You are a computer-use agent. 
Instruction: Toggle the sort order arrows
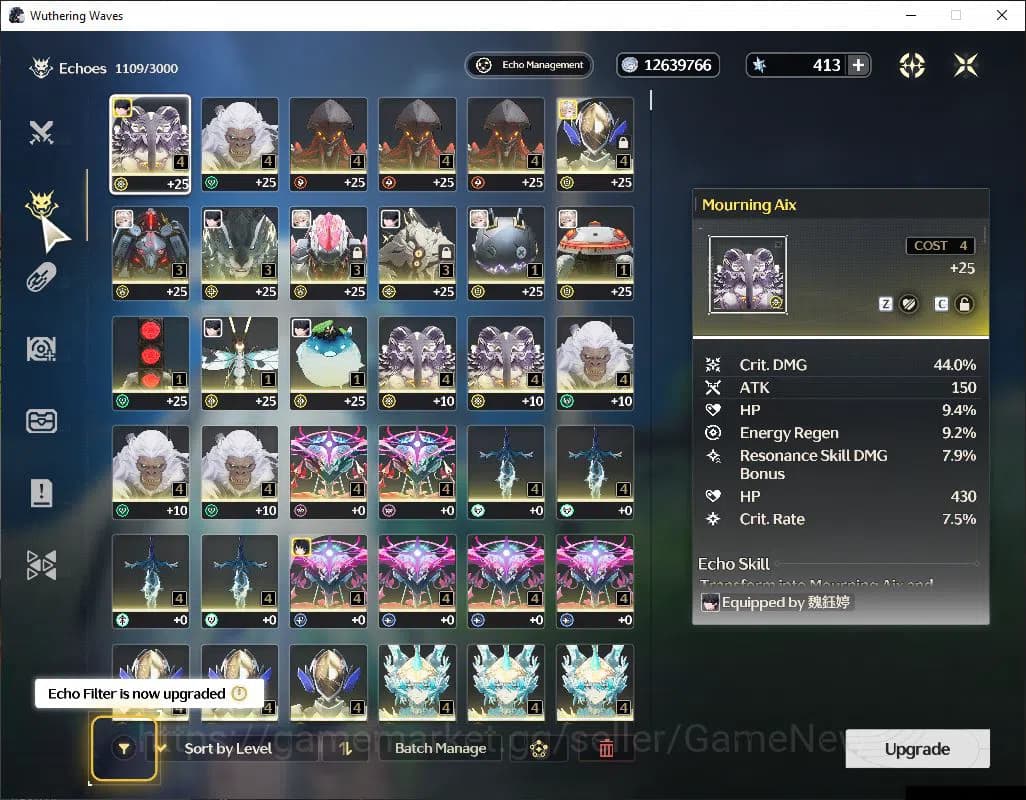[346, 748]
